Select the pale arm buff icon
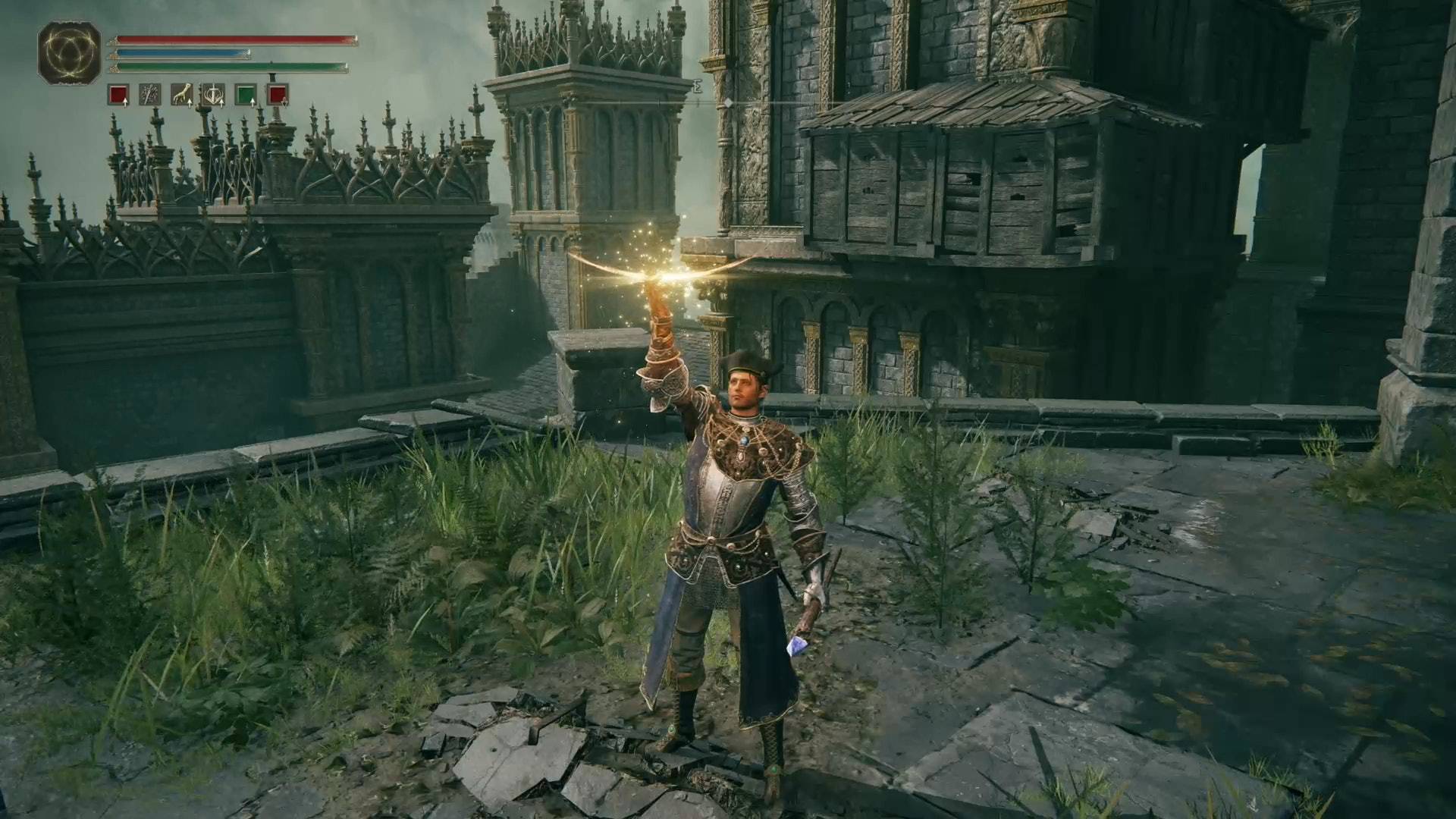 pos(181,95)
